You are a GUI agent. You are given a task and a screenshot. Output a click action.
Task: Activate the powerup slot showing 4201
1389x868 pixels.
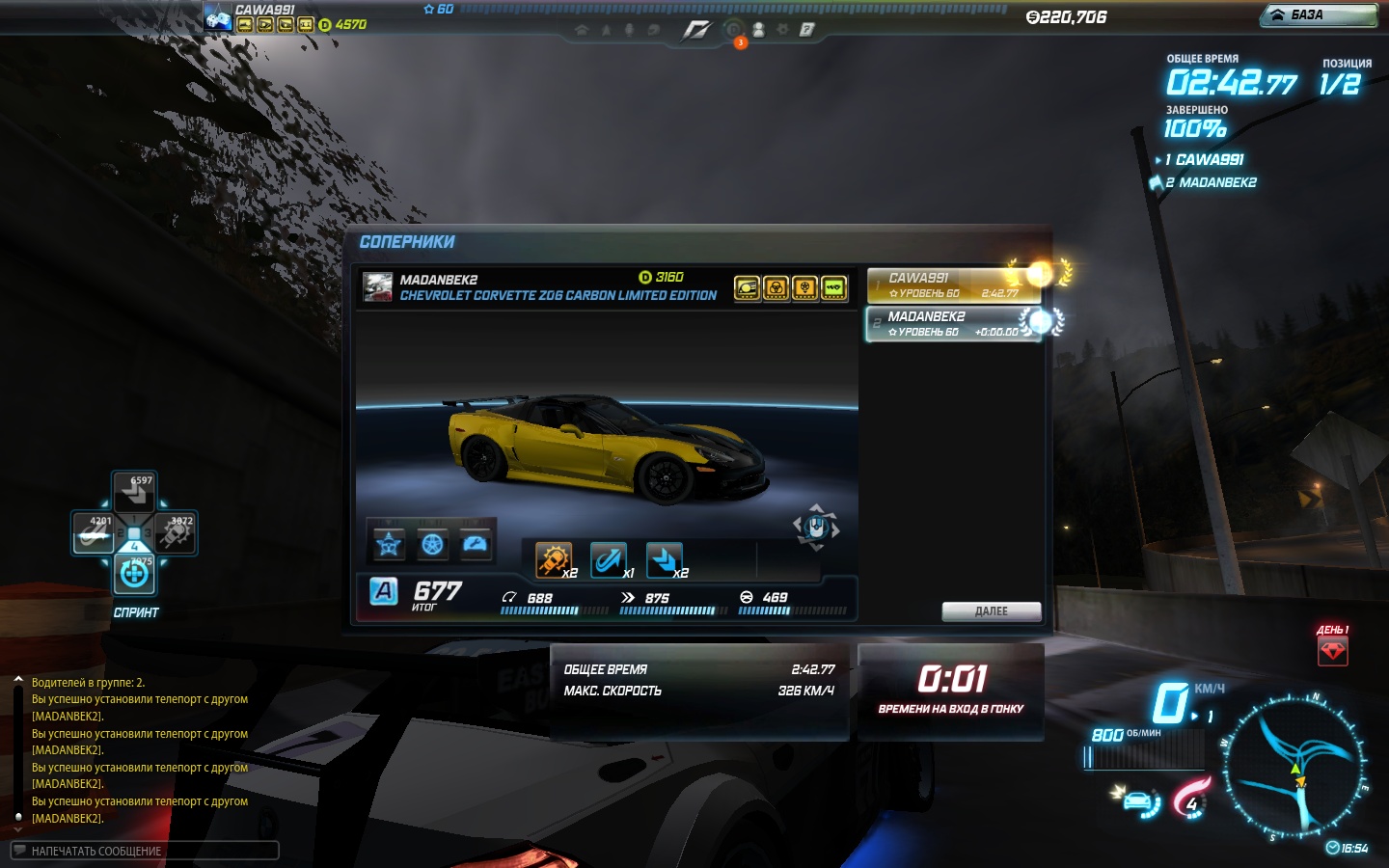tap(94, 532)
